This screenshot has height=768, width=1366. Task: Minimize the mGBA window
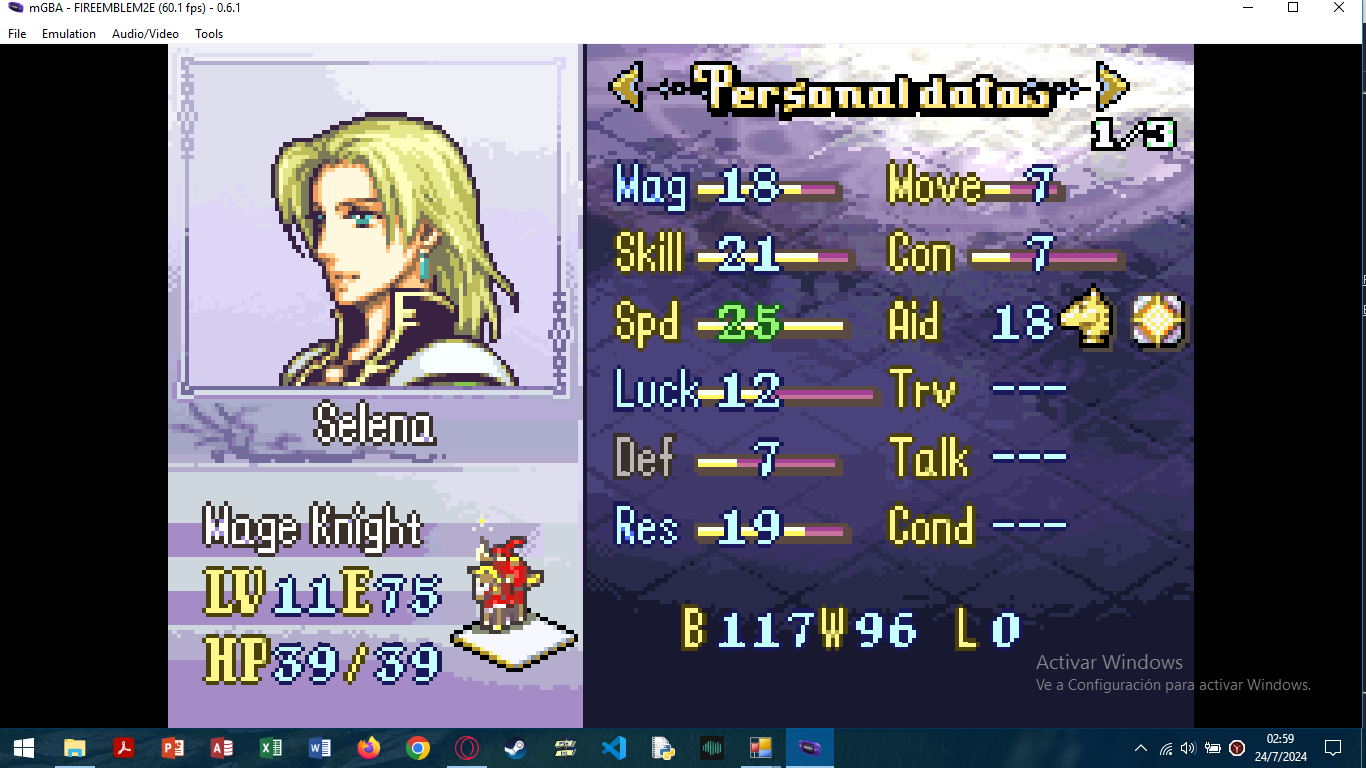[1247, 8]
